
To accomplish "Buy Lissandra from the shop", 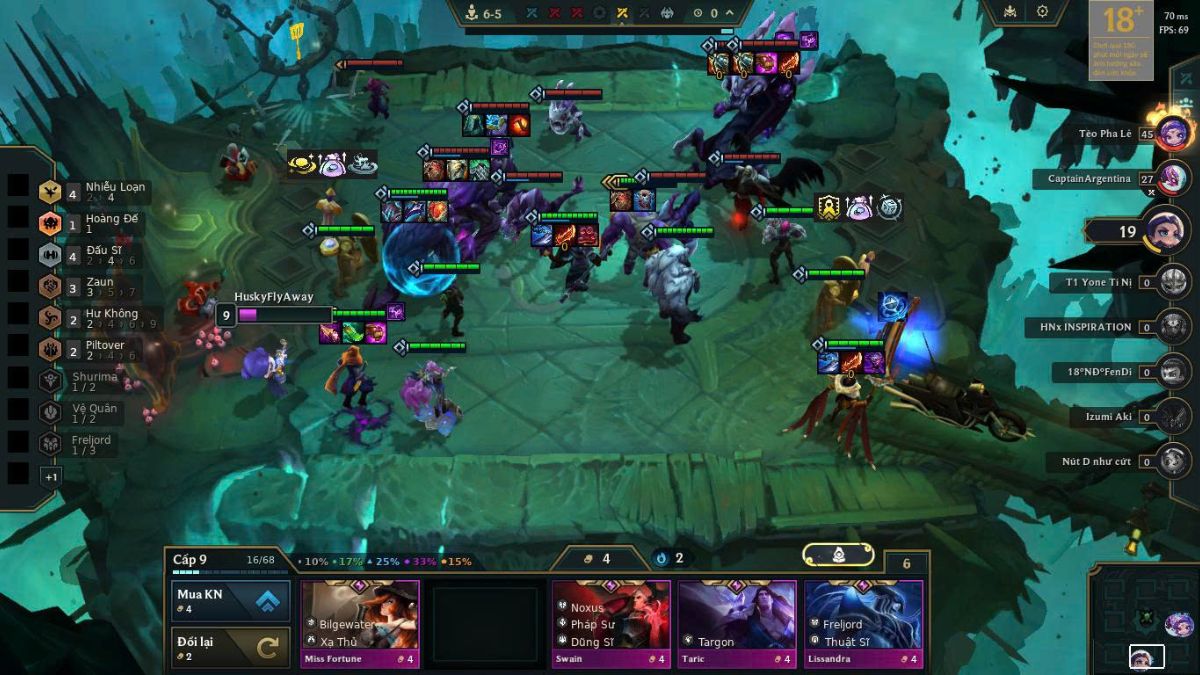I will (x=863, y=624).
